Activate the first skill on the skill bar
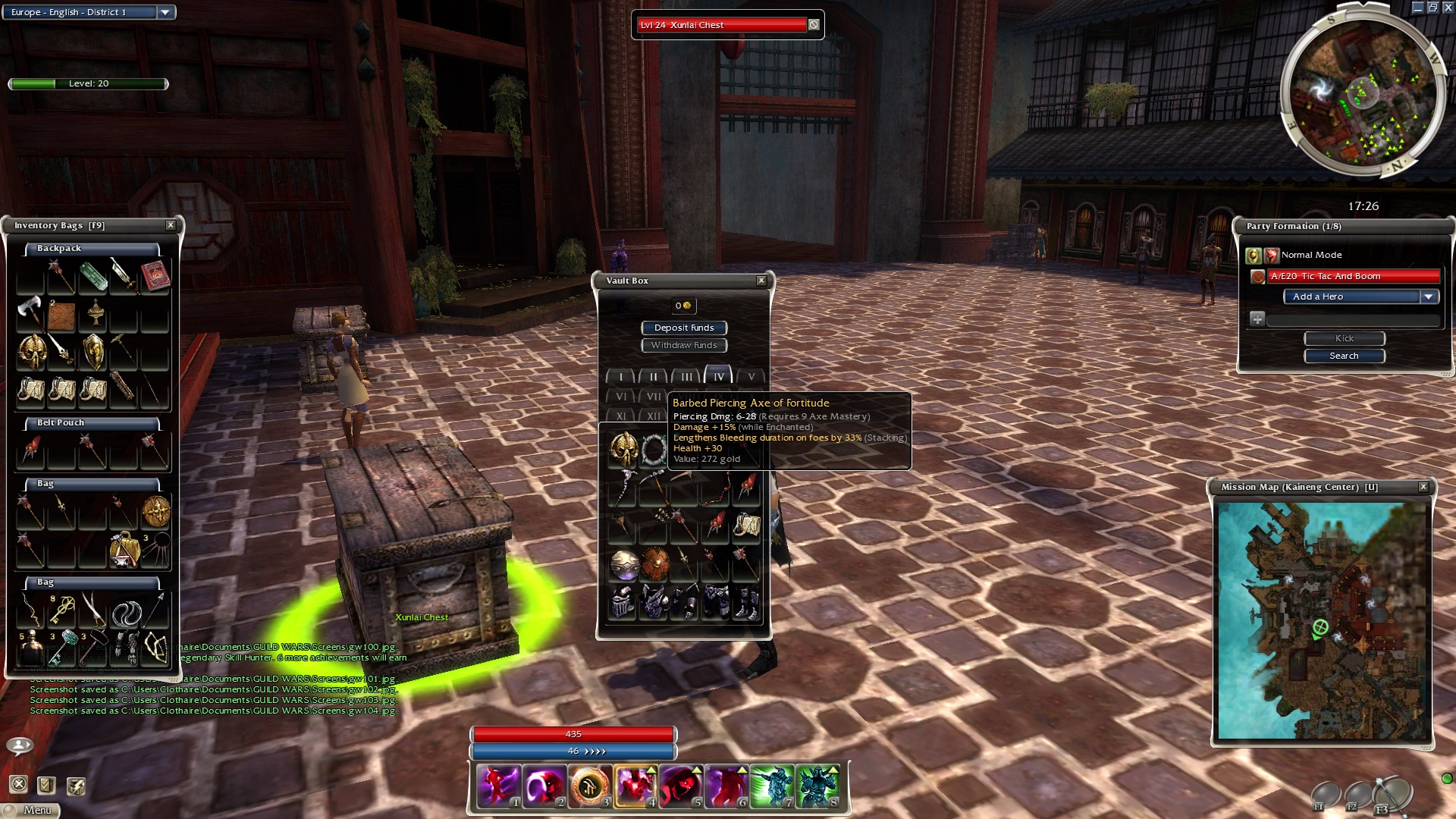Image resolution: width=1456 pixels, height=819 pixels. [x=498, y=785]
